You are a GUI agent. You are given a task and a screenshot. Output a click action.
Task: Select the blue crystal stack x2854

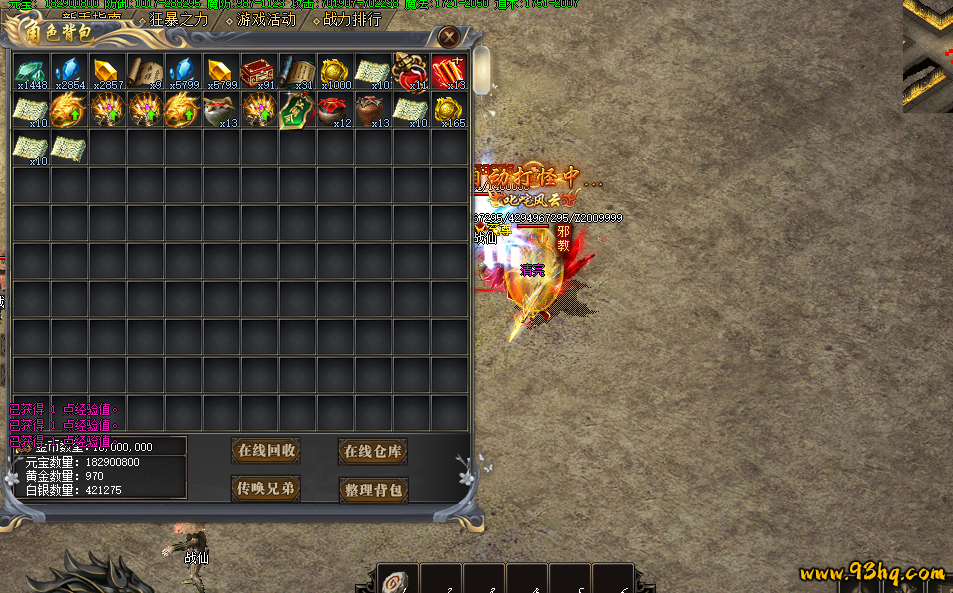[69, 72]
